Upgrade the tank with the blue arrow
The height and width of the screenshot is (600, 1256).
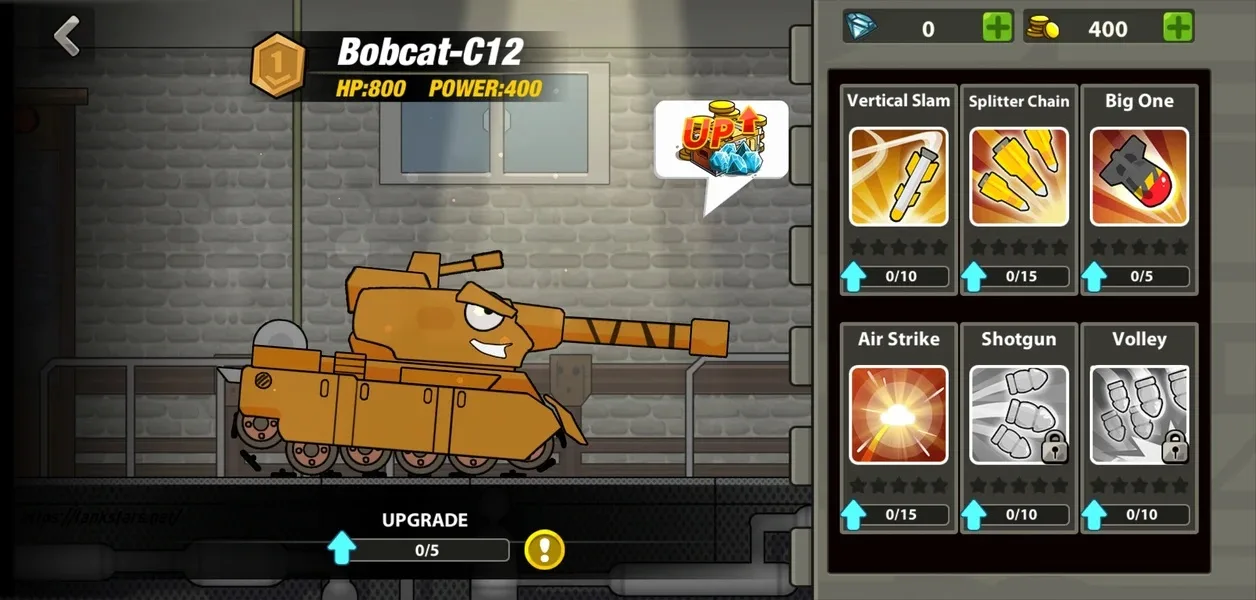tap(342, 549)
